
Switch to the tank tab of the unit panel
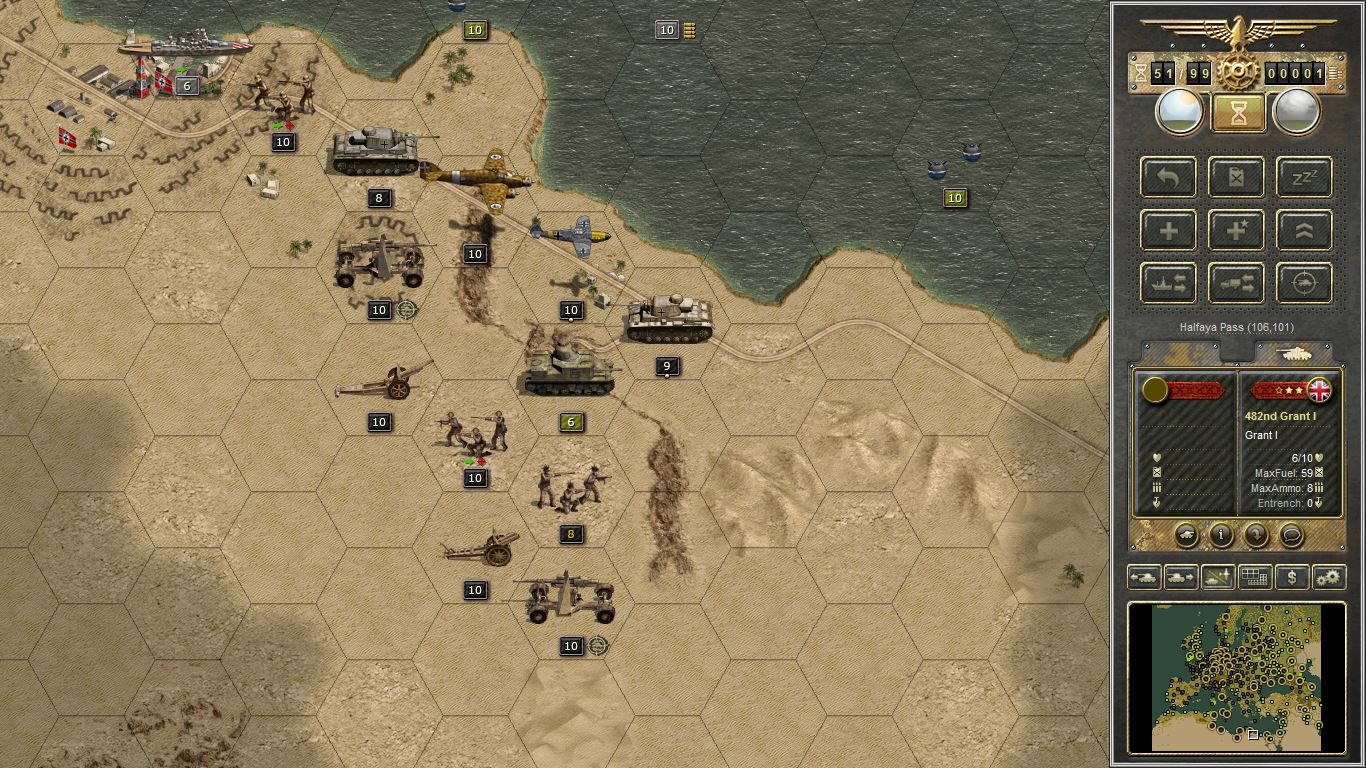click(x=1295, y=353)
